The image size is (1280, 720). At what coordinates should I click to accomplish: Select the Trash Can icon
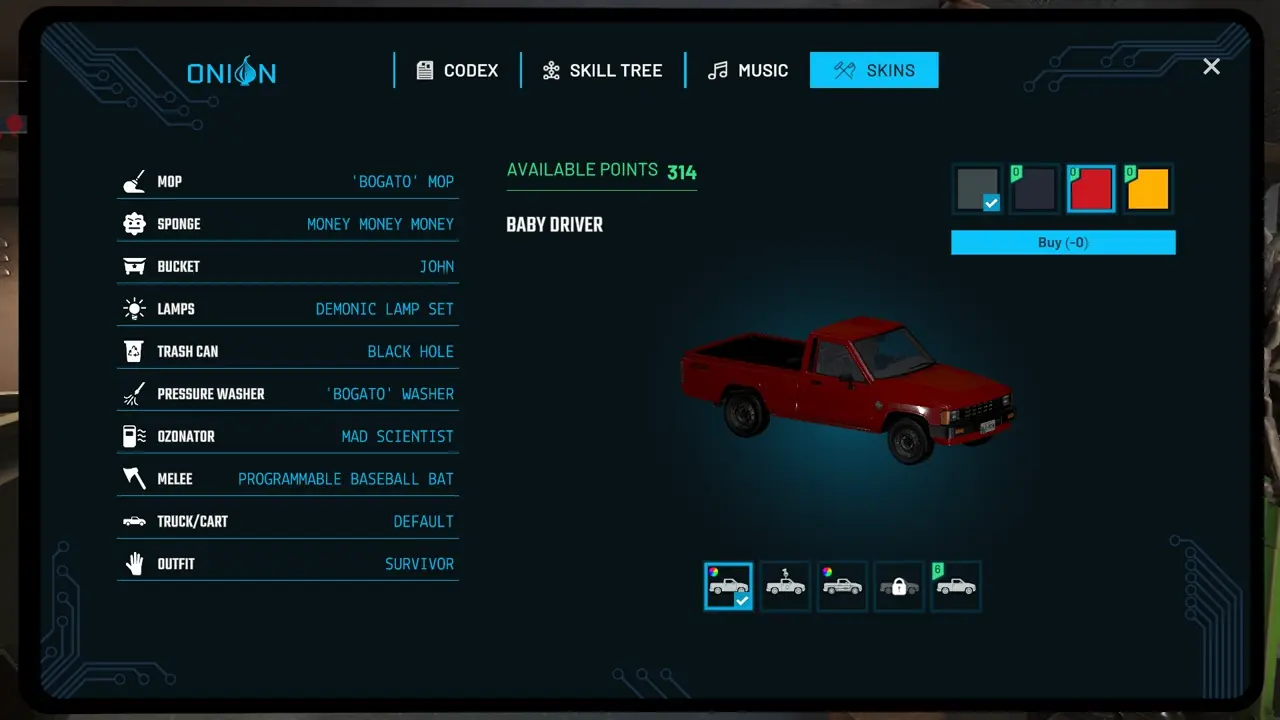[x=134, y=351]
